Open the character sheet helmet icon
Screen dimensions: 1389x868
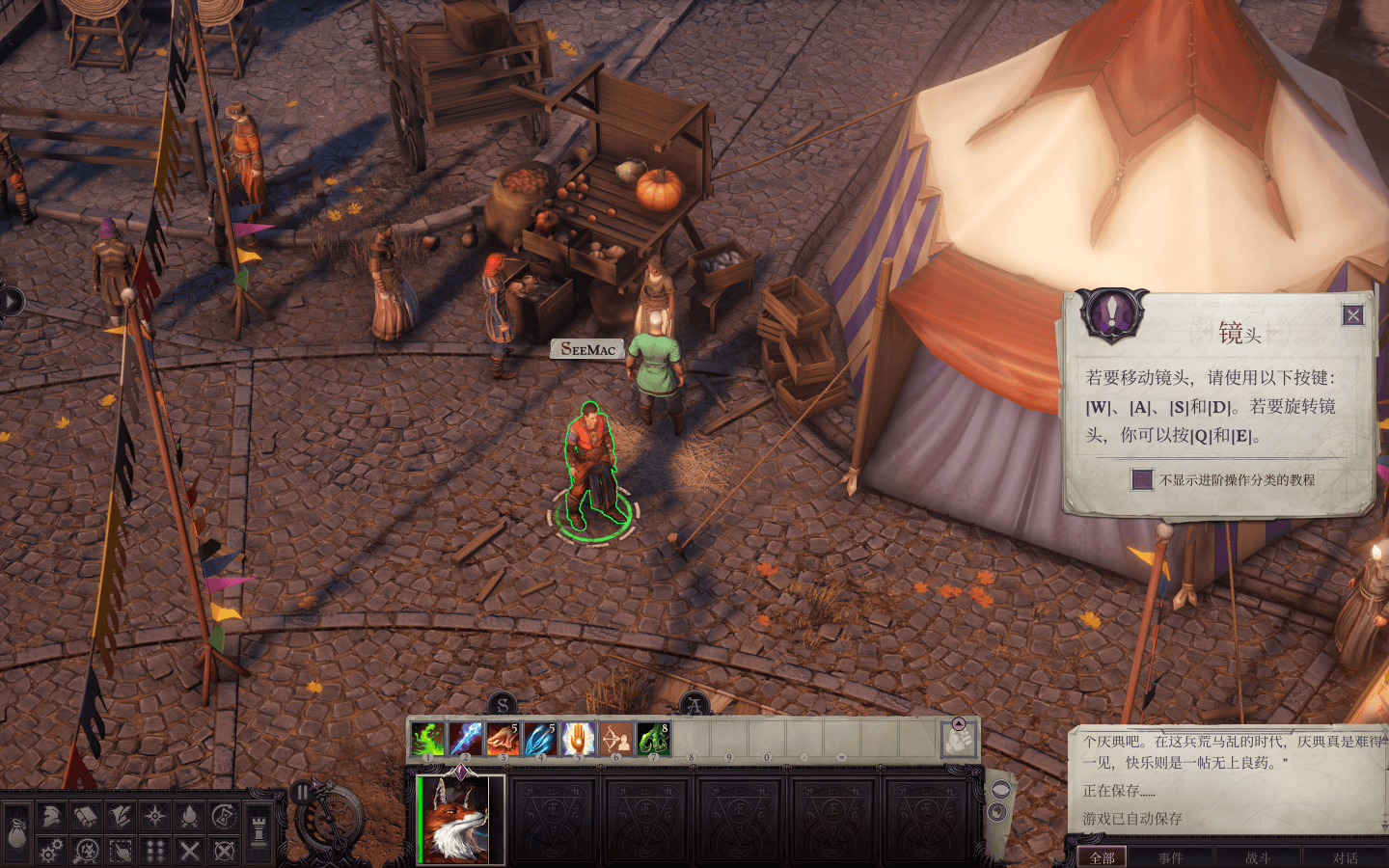[x=51, y=817]
